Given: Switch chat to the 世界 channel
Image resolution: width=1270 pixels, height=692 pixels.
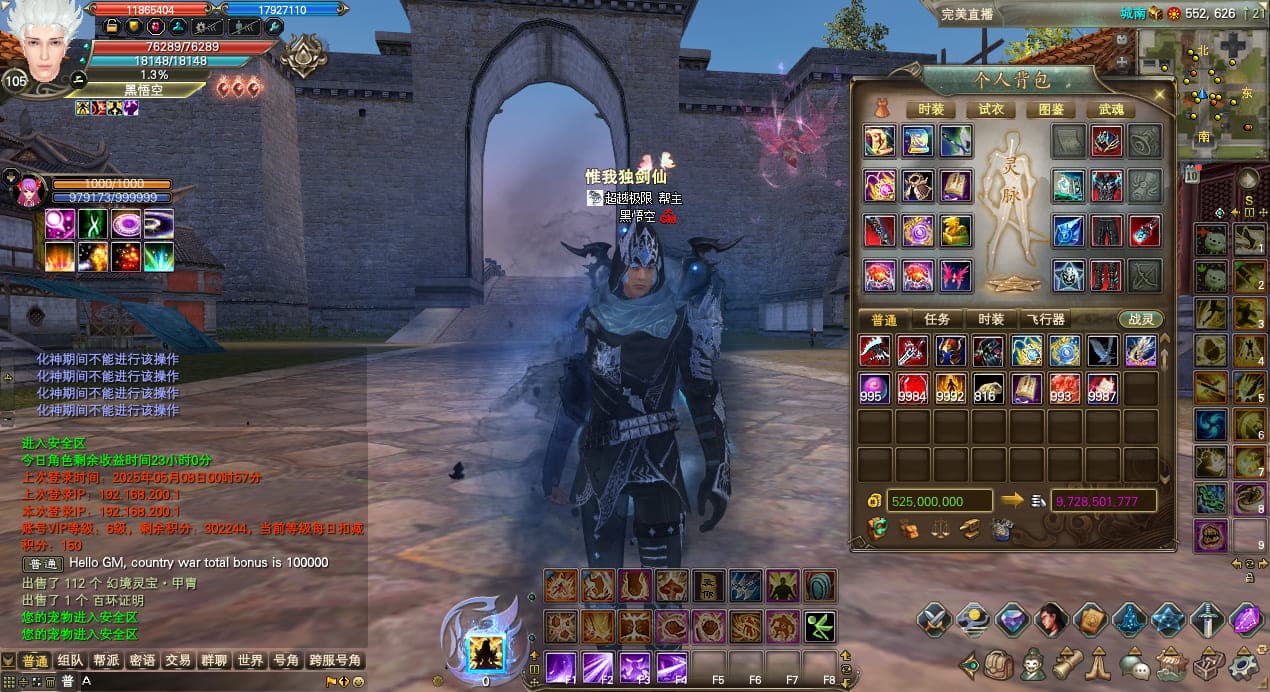Looking at the screenshot, I should coord(250,661).
